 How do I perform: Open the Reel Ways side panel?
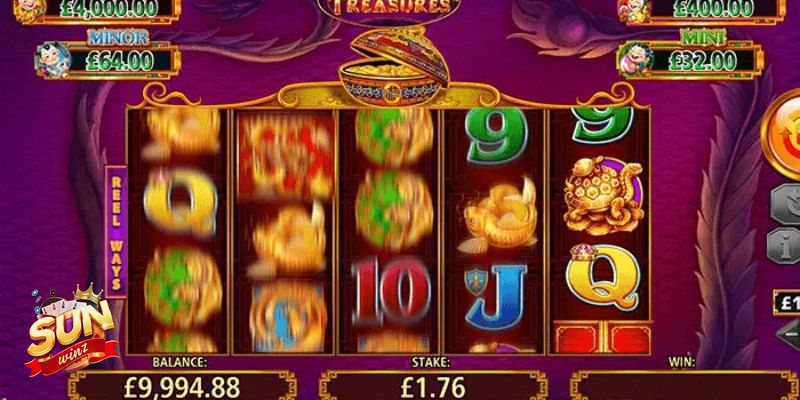pyautogui.click(x=116, y=230)
